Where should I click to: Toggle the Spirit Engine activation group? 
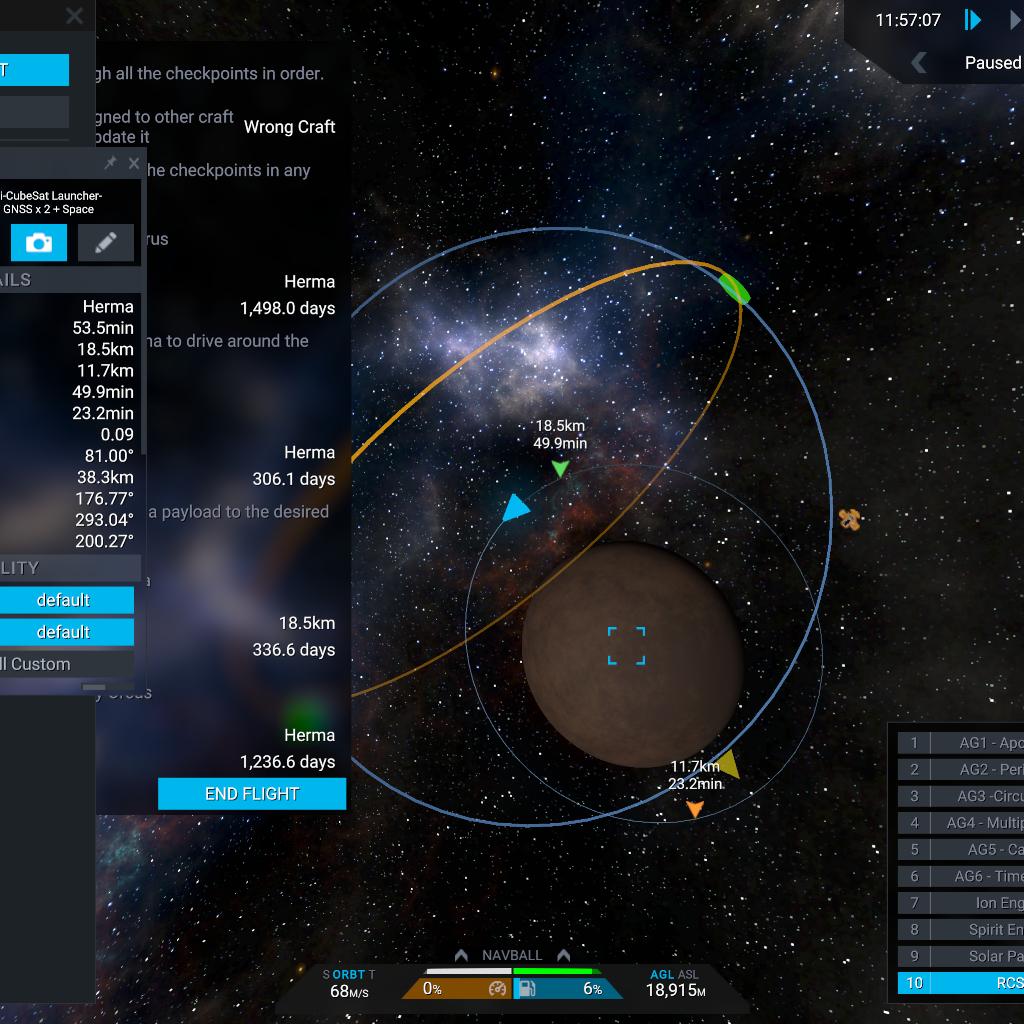pyautogui.click(x=975, y=930)
